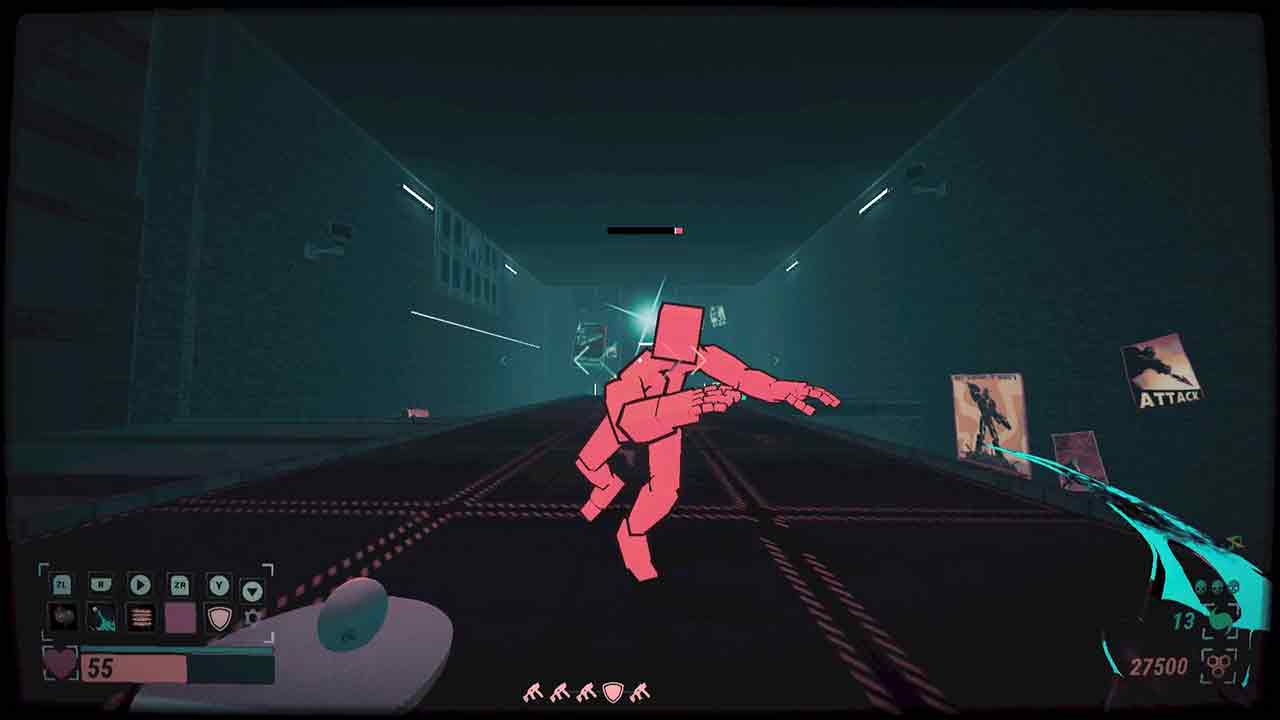This screenshot has height=720, width=1280.
Task: Select the grenade ability icon
Action: [63, 618]
